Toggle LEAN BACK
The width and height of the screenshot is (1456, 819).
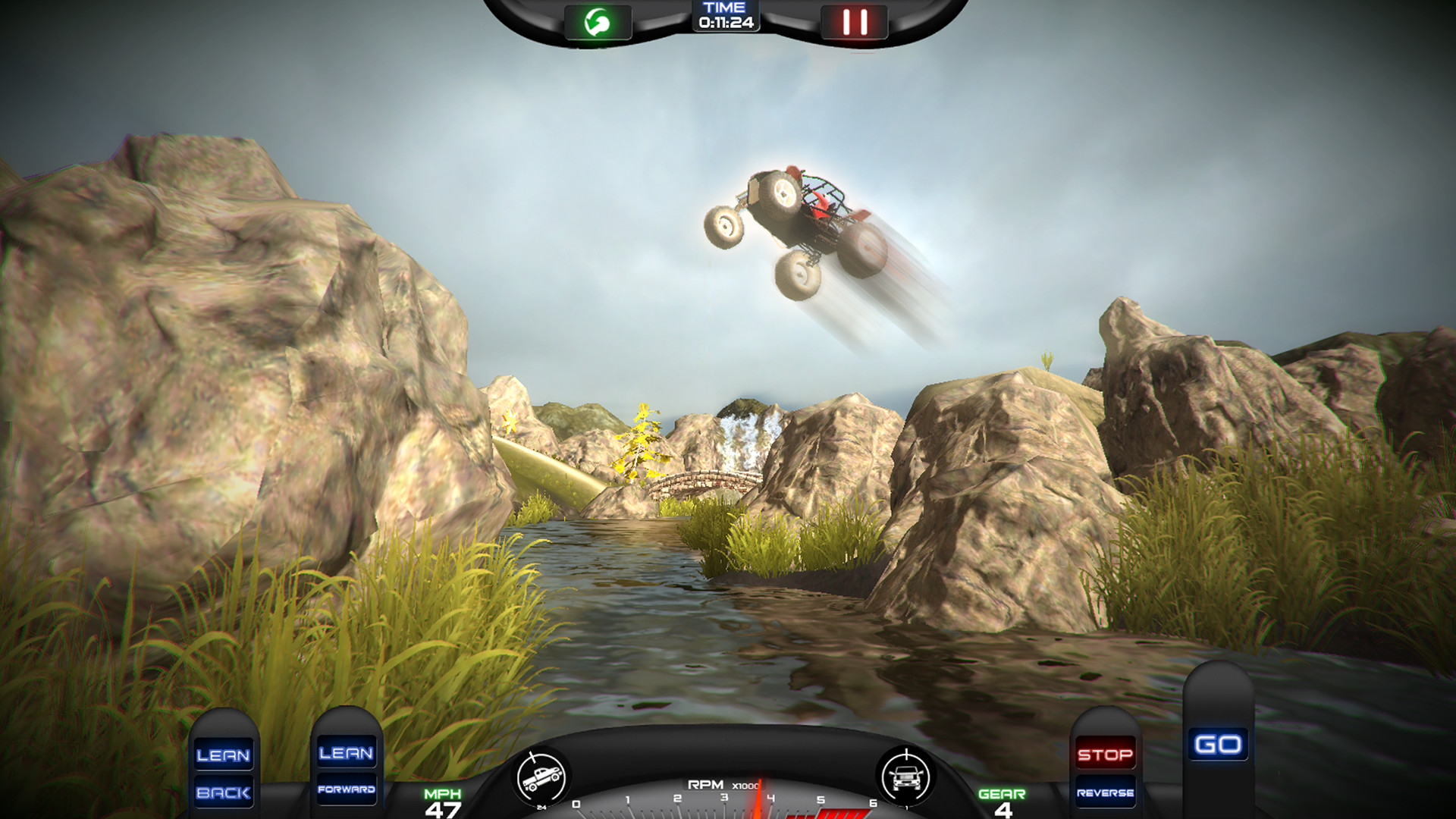click(x=224, y=773)
